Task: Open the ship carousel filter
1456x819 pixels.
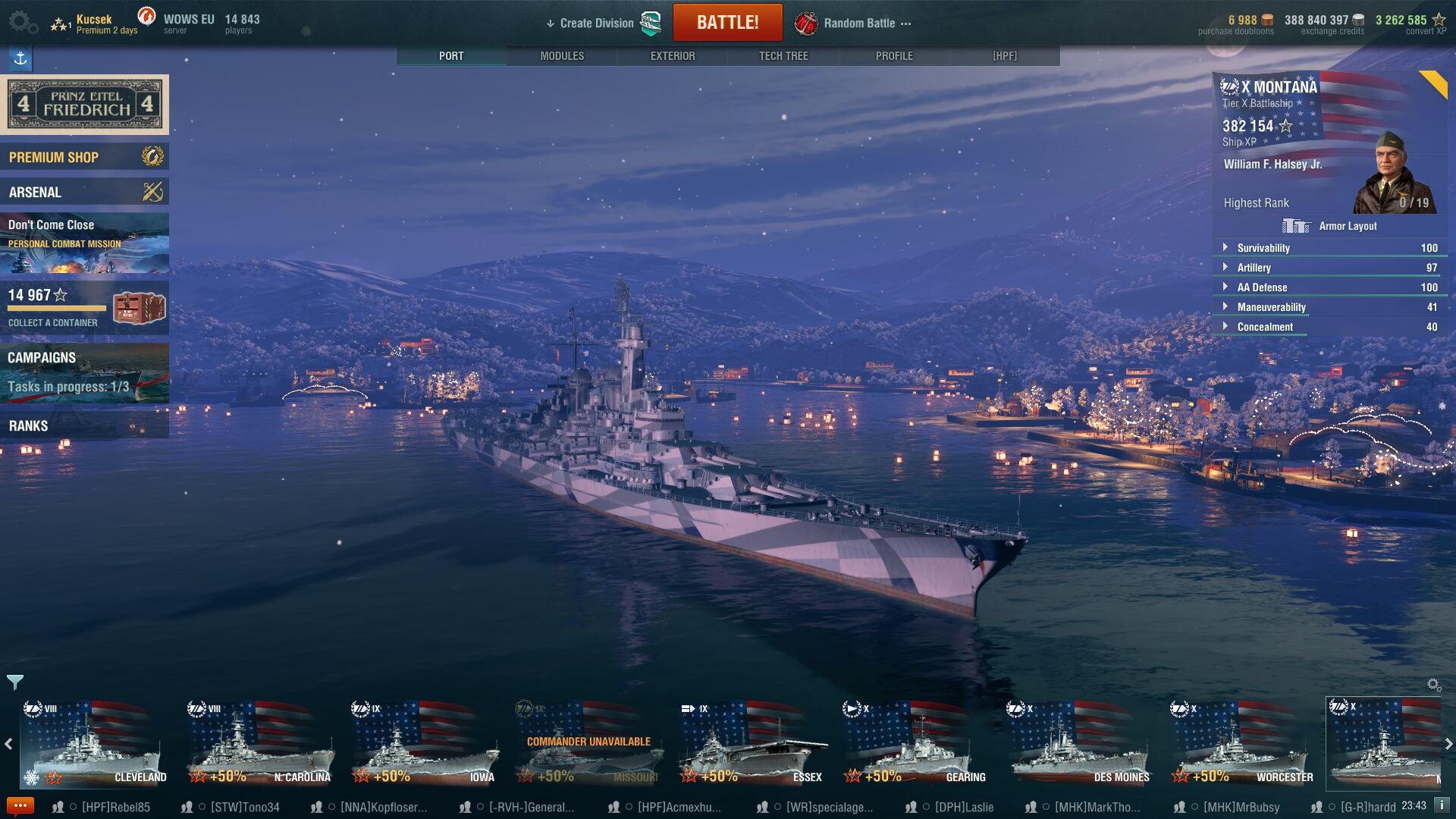Action: (x=14, y=682)
